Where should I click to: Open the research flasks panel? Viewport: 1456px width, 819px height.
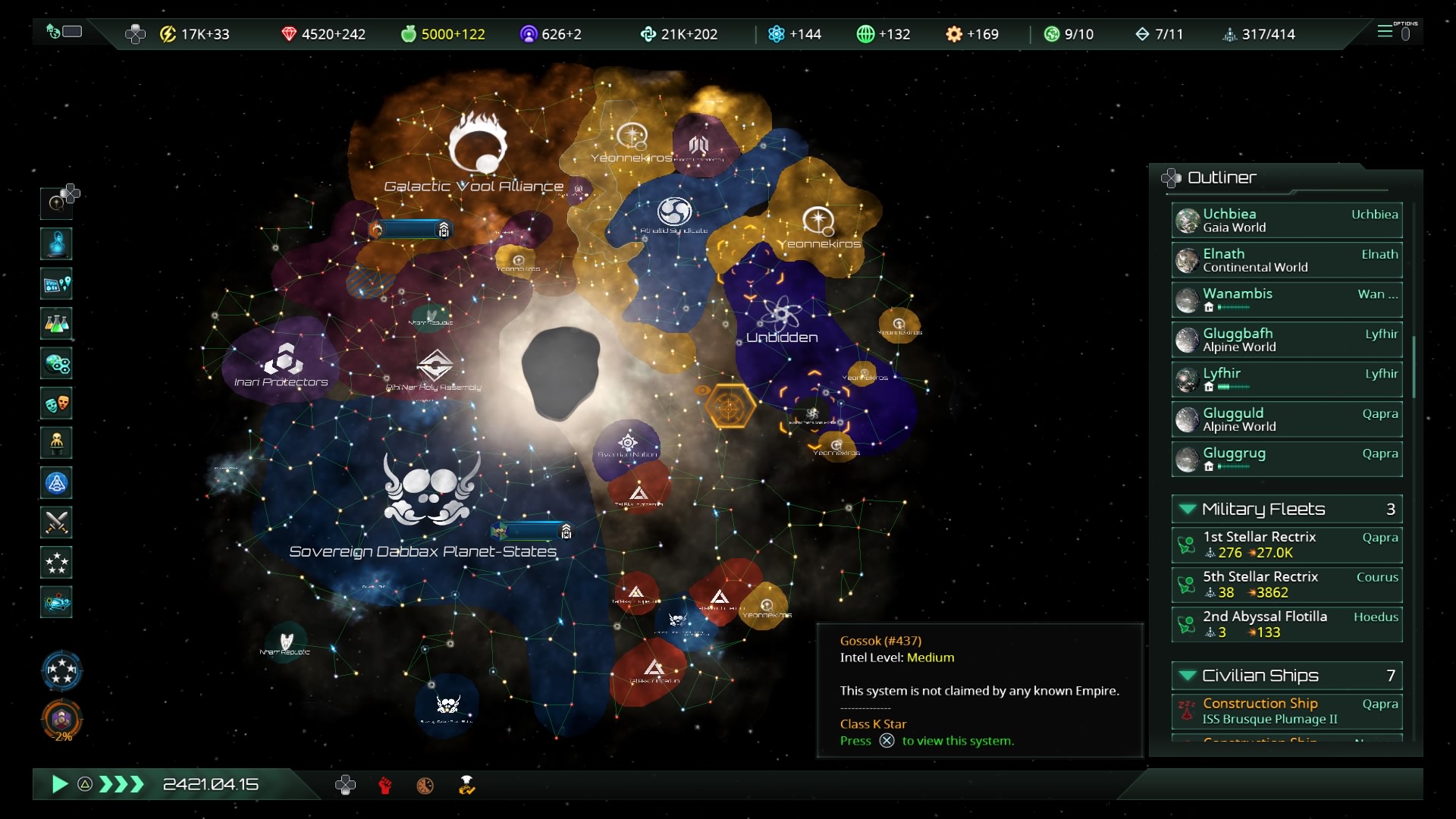(x=57, y=324)
